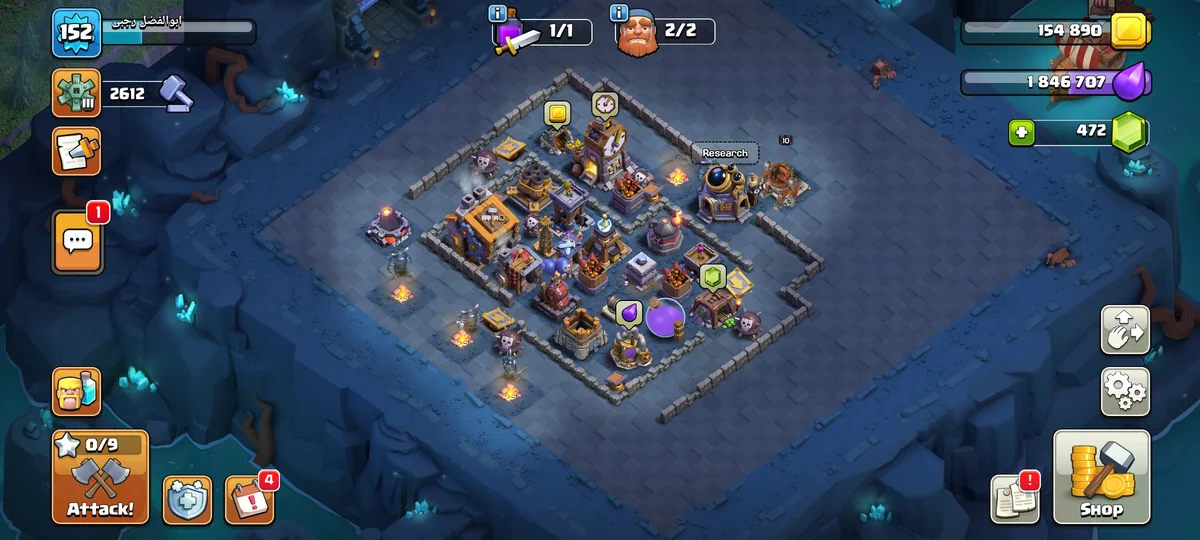
Task: Collect elixir from the purple drop bubble
Action: point(628,313)
